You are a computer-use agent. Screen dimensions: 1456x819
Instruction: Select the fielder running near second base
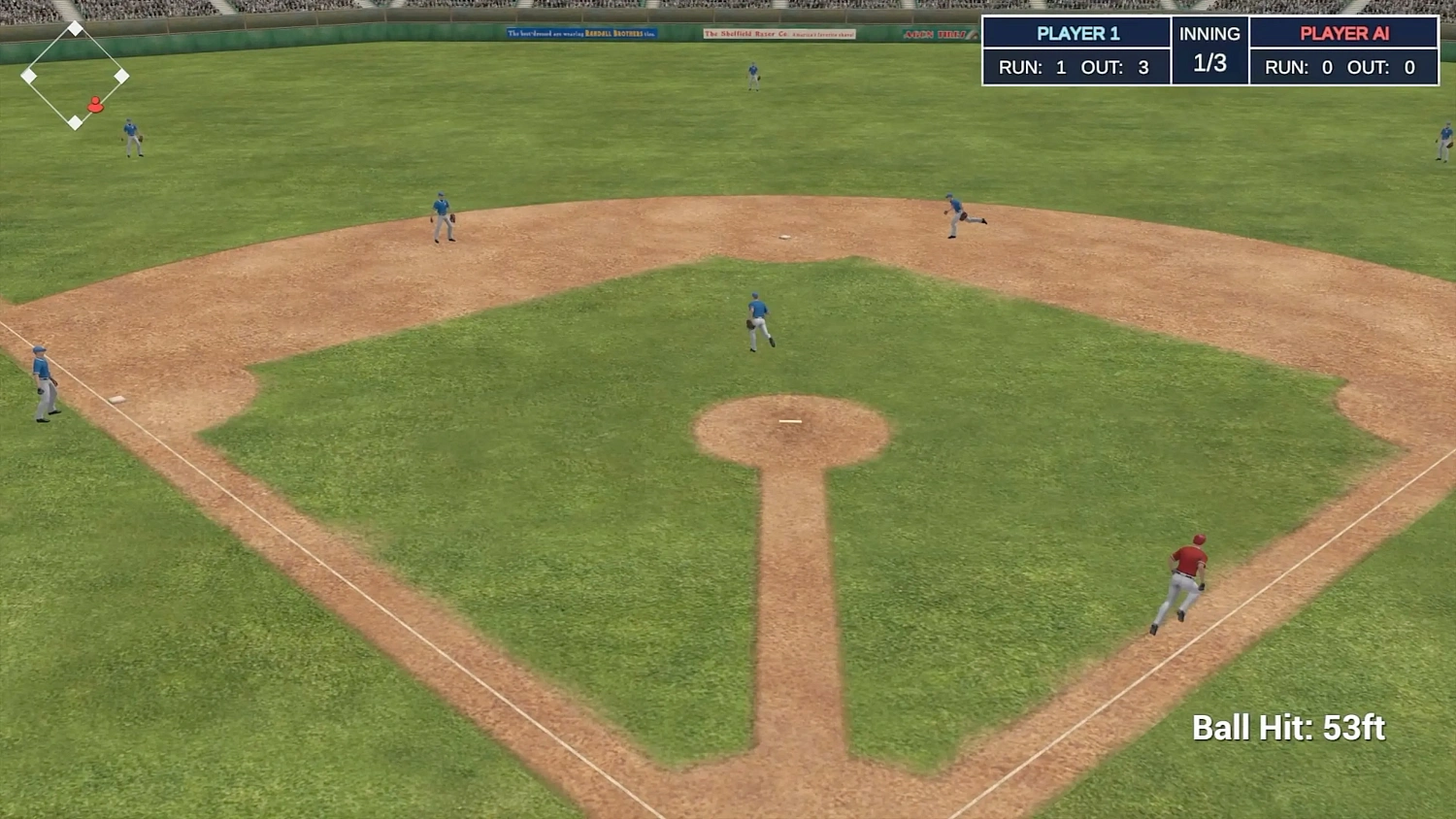(x=956, y=213)
